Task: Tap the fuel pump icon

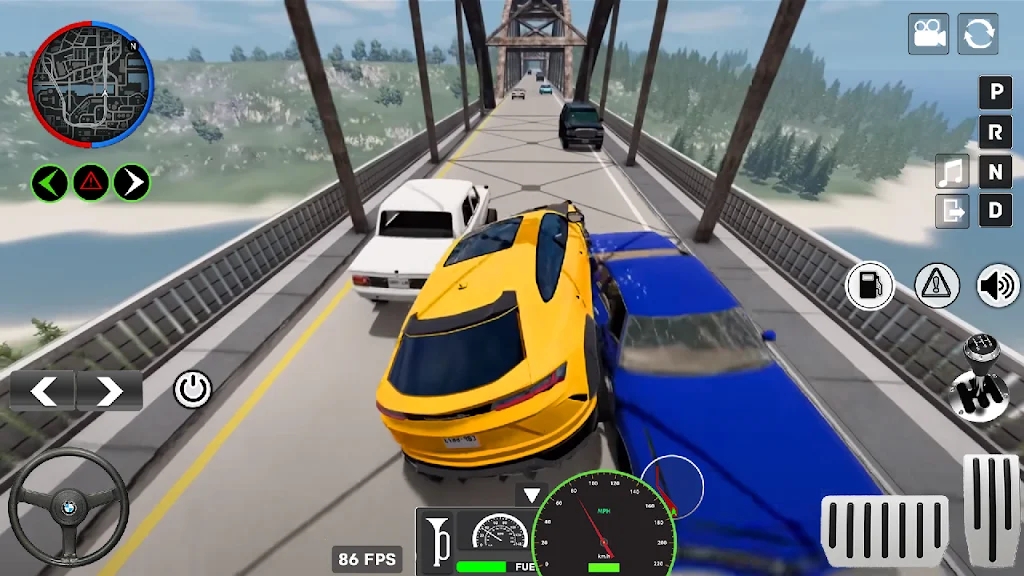Action: pyautogui.click(x=870, y=286)
